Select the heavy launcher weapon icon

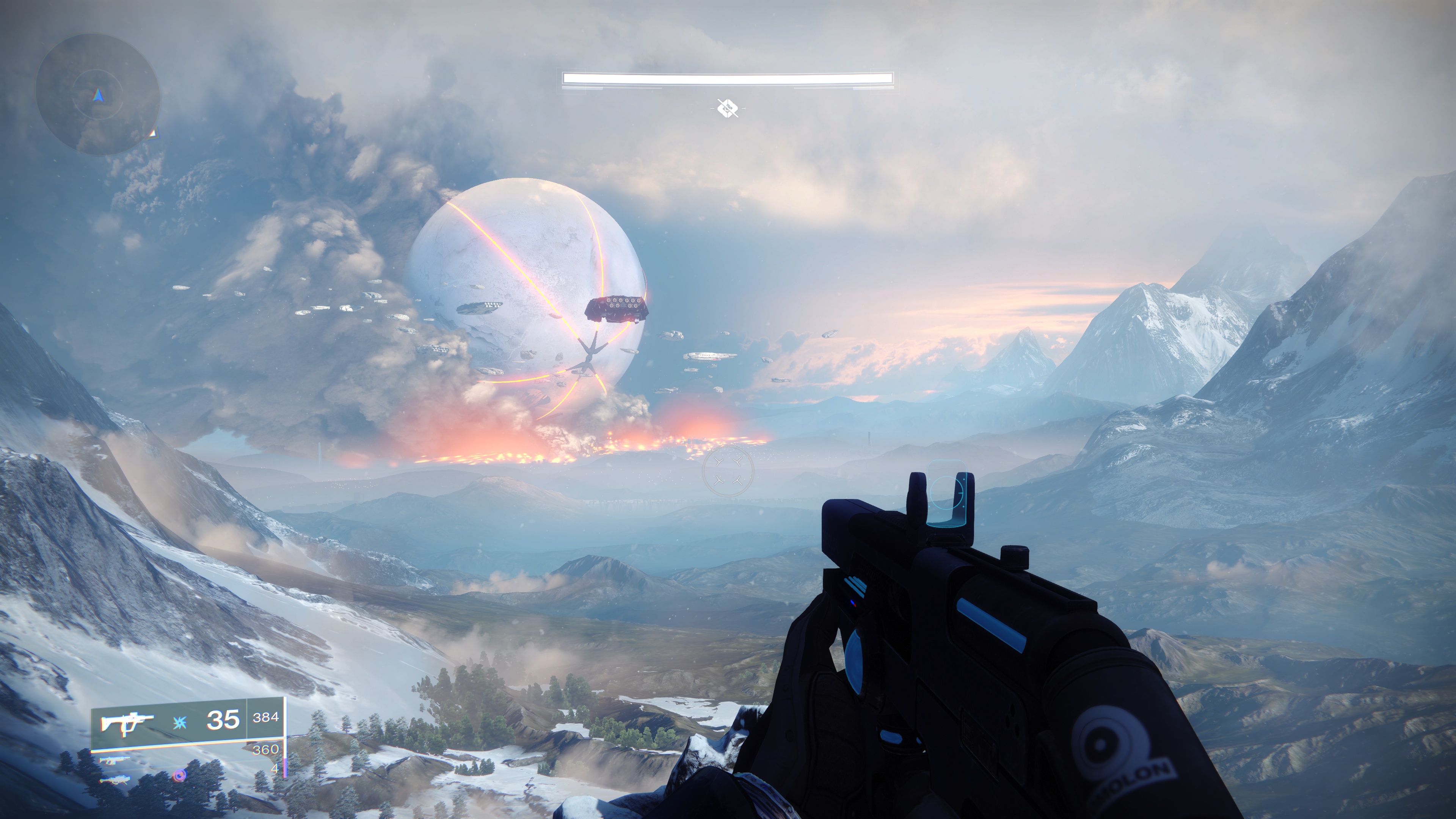coord(114,781)
